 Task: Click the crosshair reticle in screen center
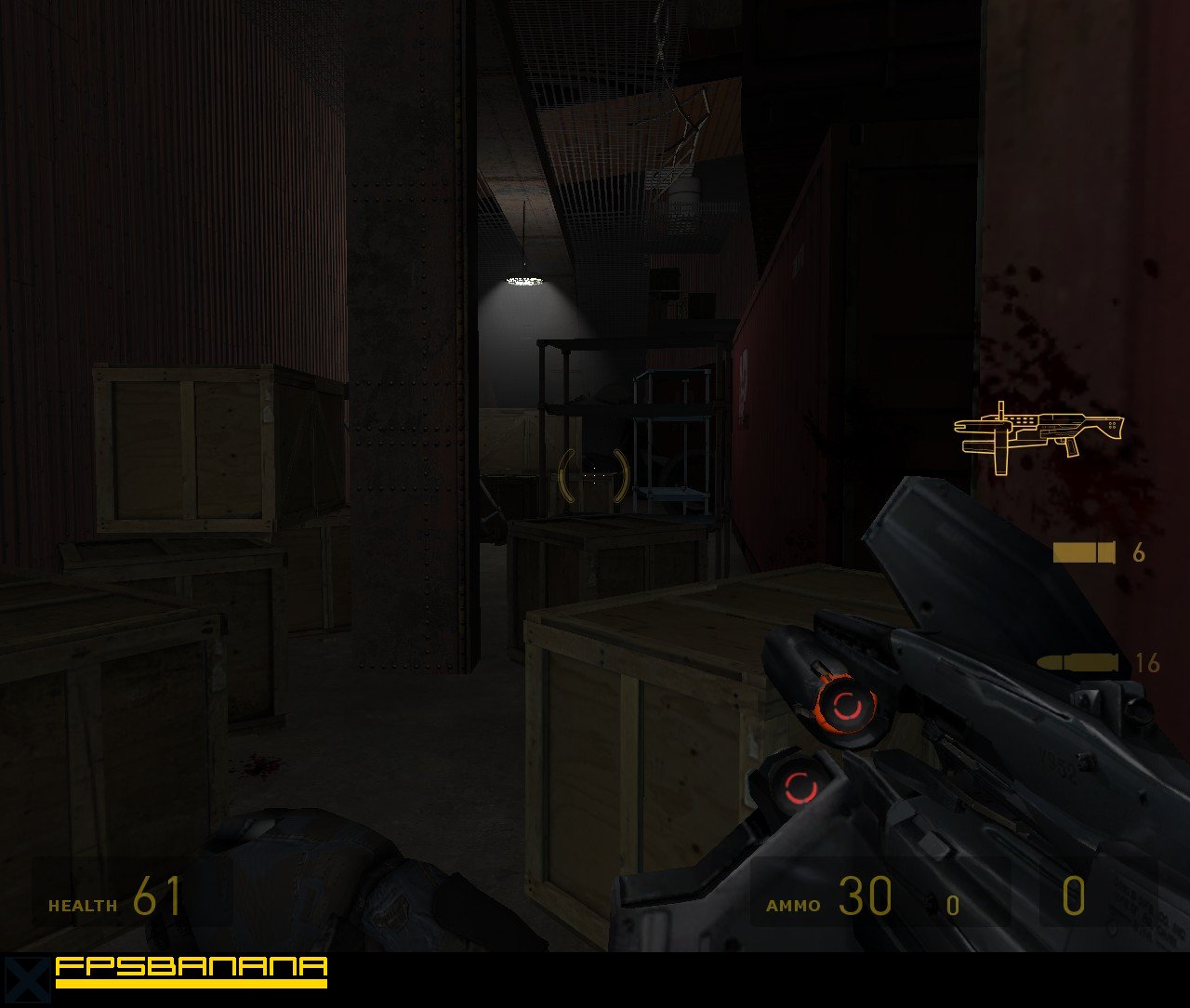(x=593, y=477)
